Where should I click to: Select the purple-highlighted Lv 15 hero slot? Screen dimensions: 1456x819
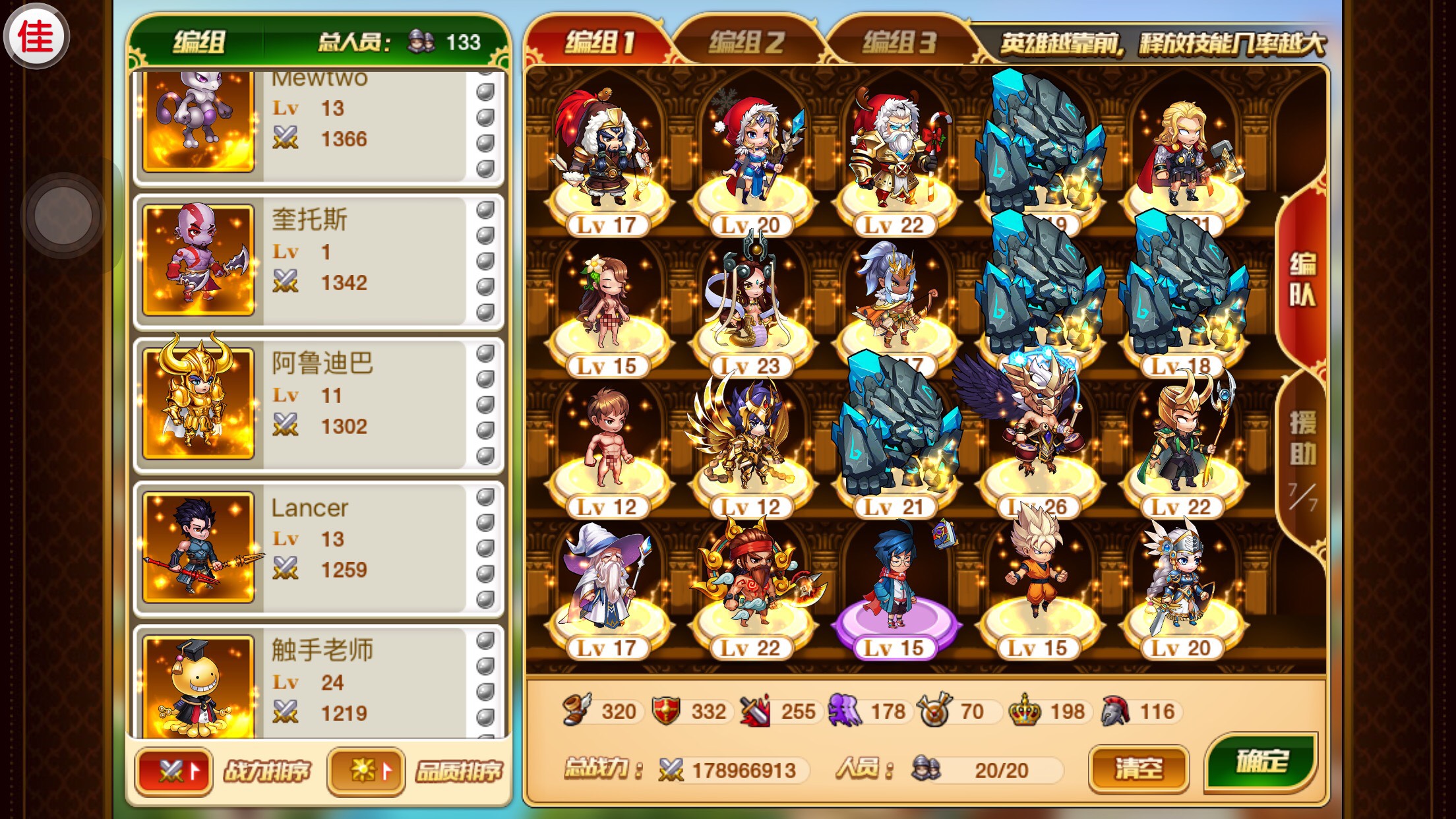click(x=894, y=593)
